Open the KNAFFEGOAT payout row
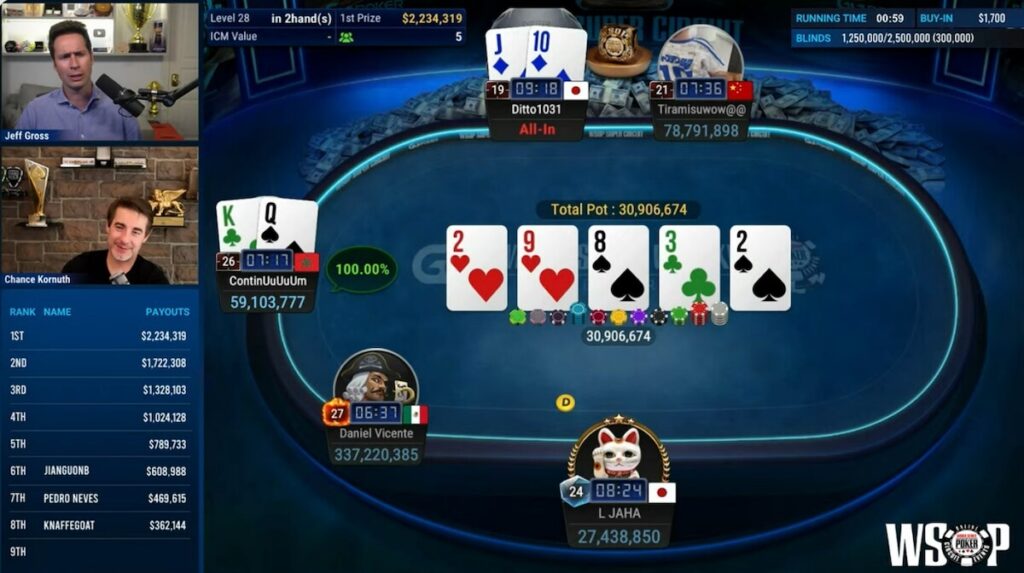This screenshot has height=573, width=1024. pos(99,525)
